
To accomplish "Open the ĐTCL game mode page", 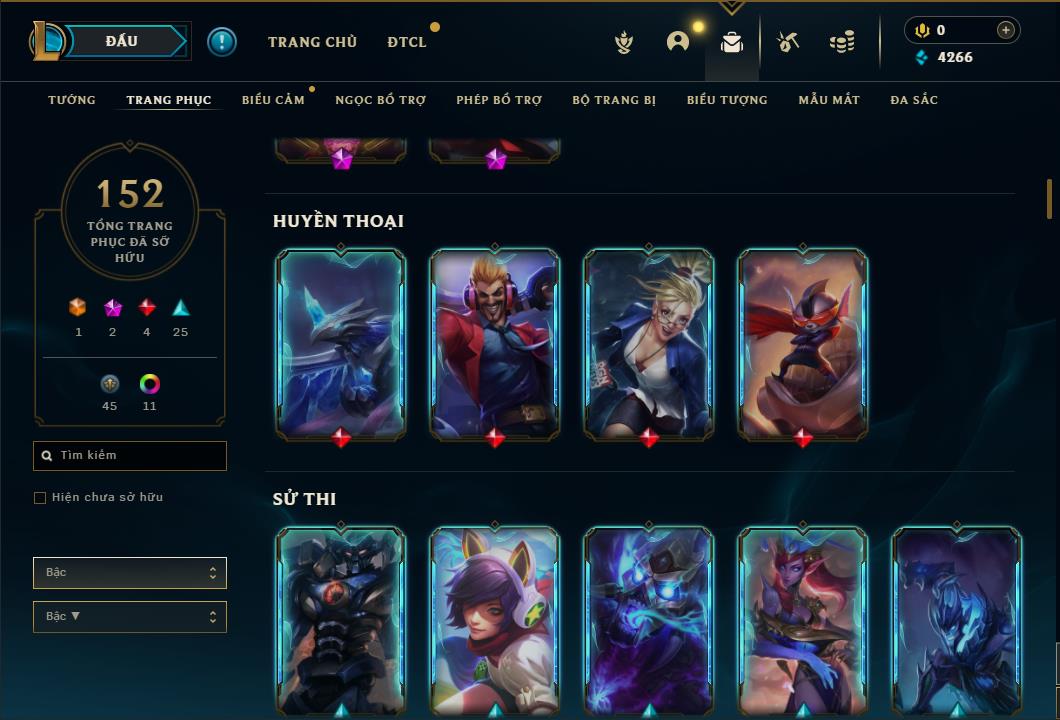I will pos(407,42).
